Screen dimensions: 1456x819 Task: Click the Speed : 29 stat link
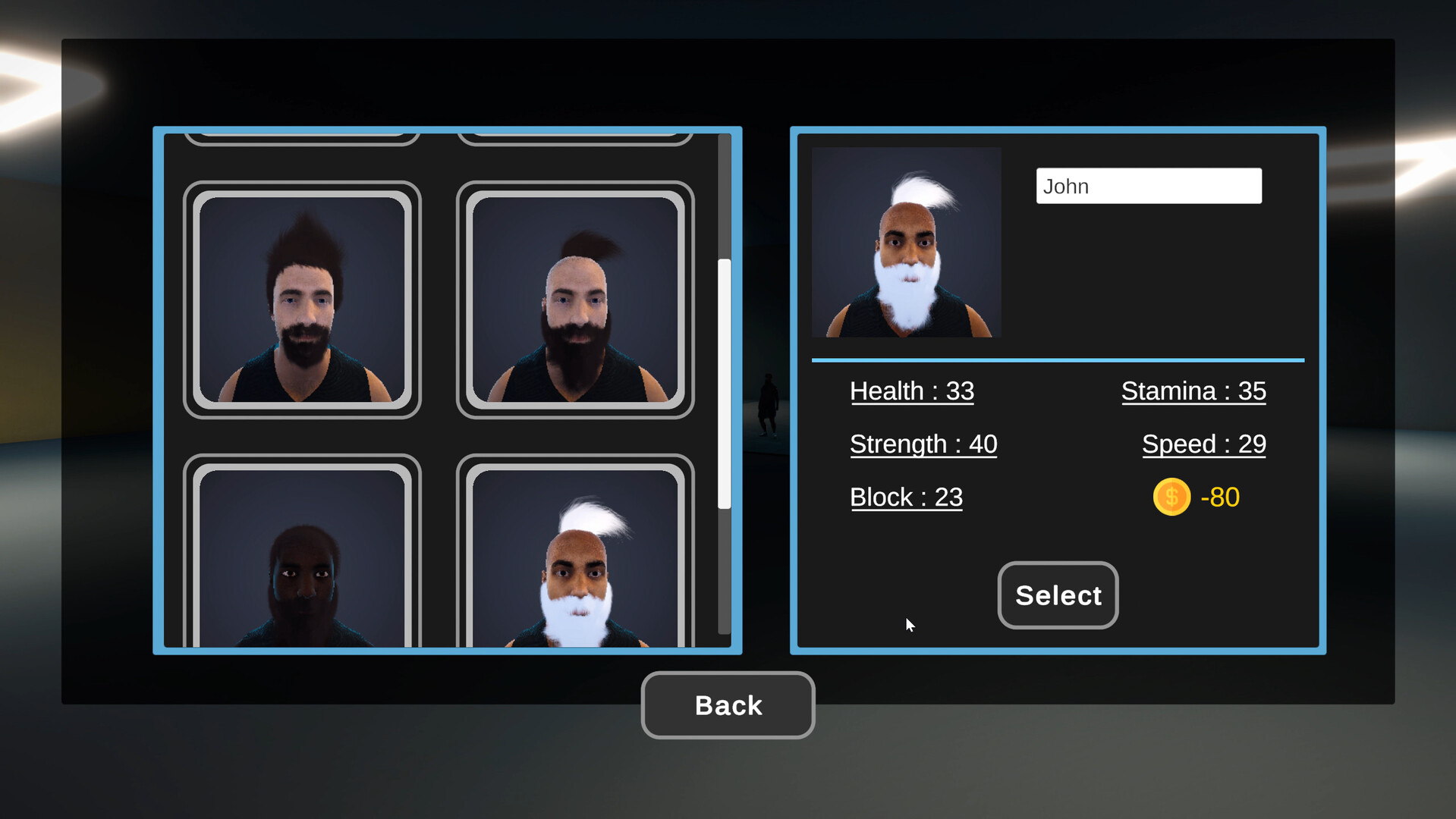click(x=1203, y=444)
